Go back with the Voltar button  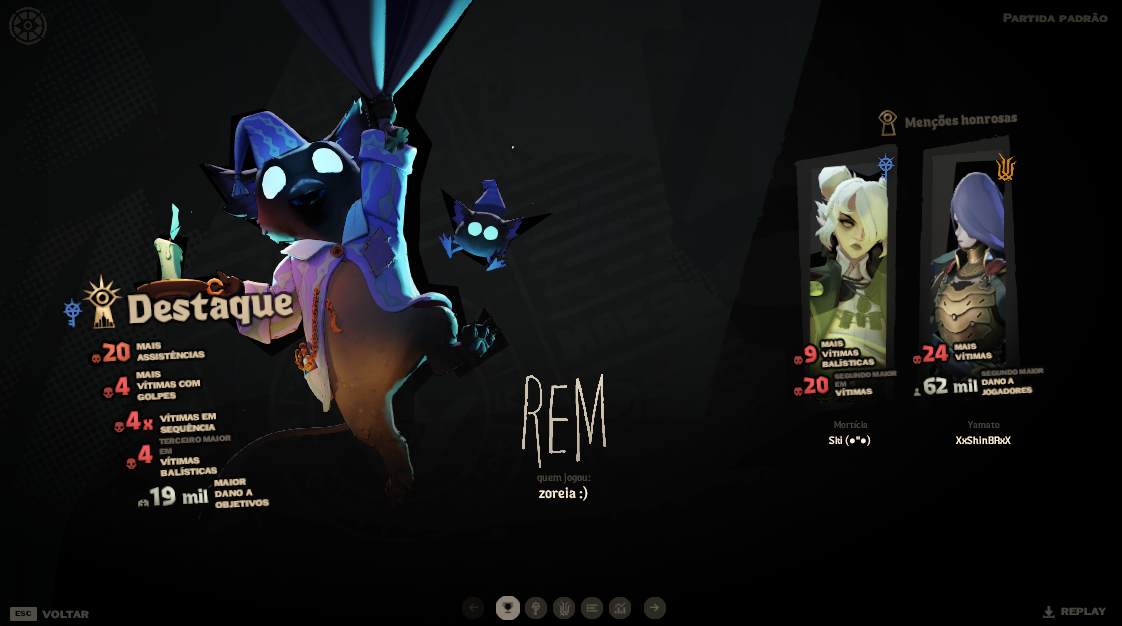[x=64, y=614]
